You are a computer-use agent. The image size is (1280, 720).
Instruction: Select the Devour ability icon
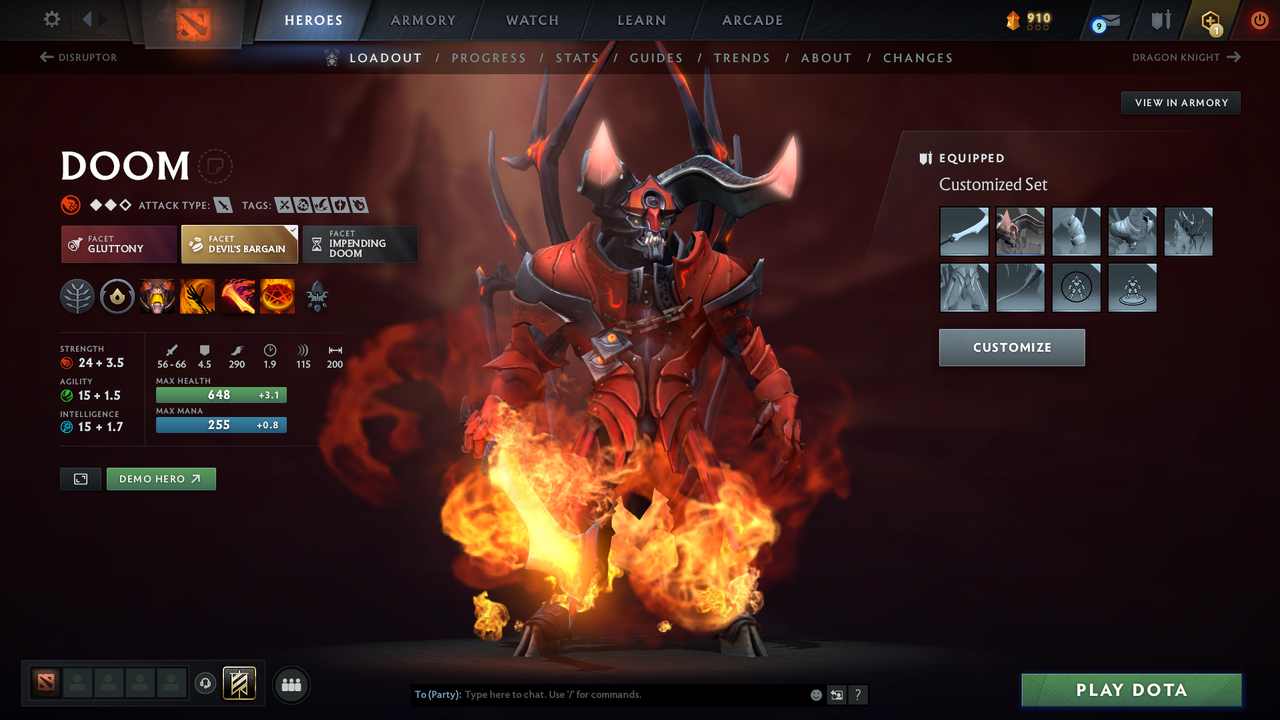tap(157, 296)
